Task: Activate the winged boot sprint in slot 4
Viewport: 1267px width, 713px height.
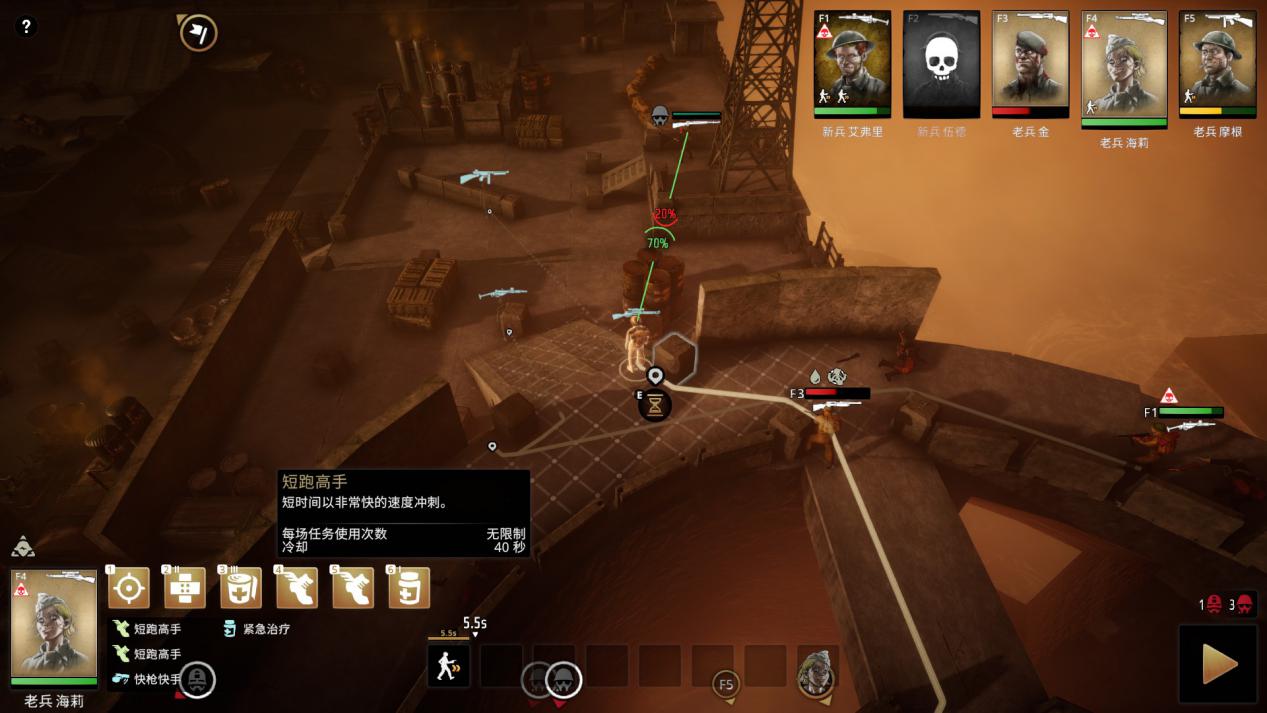Action: (297, 588)
